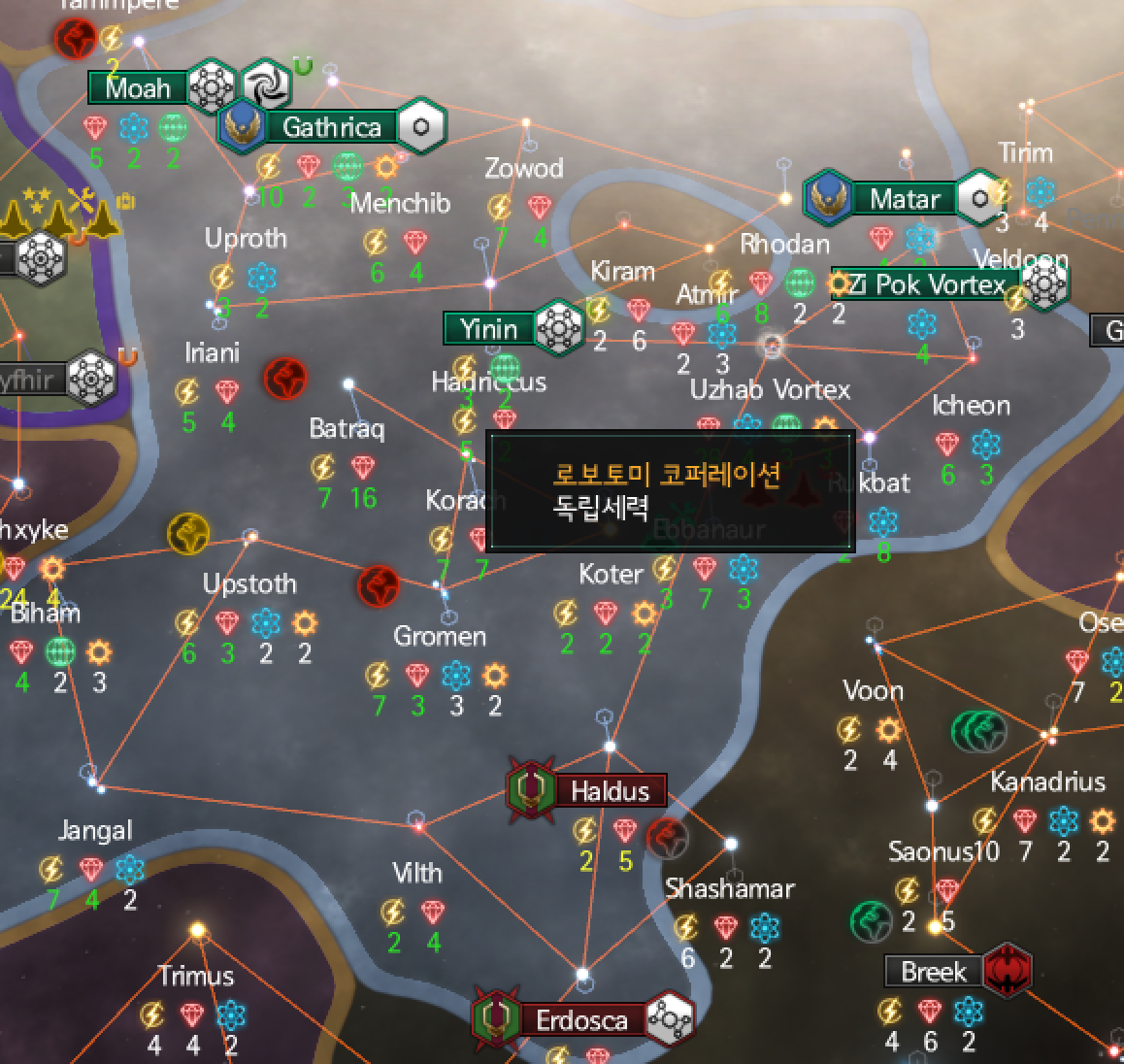
Task: Choose the Trimus system label
Action: tap(197, 976)
